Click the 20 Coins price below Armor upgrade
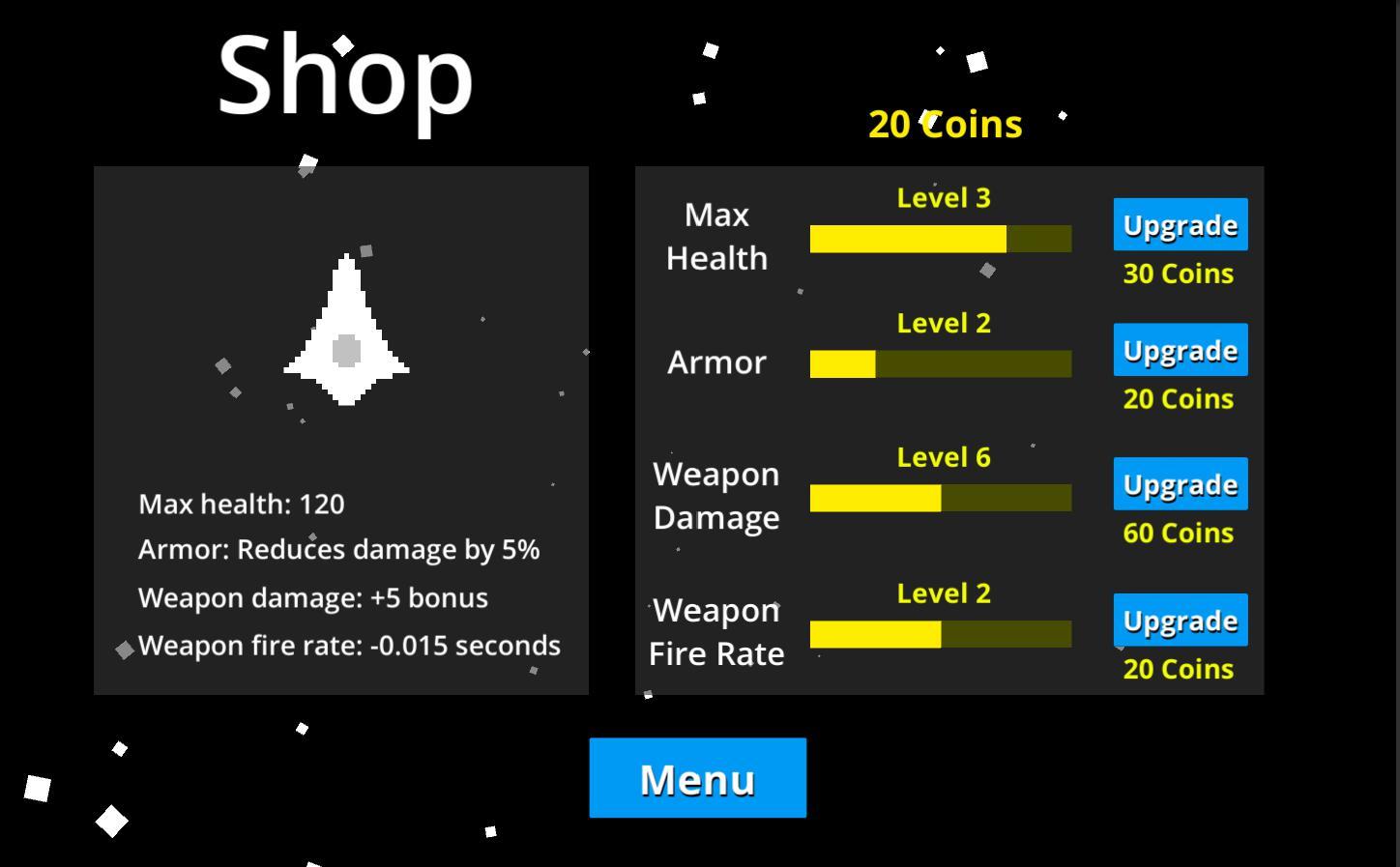The width and height of the screenshot is (1400, 867). 1179,399
